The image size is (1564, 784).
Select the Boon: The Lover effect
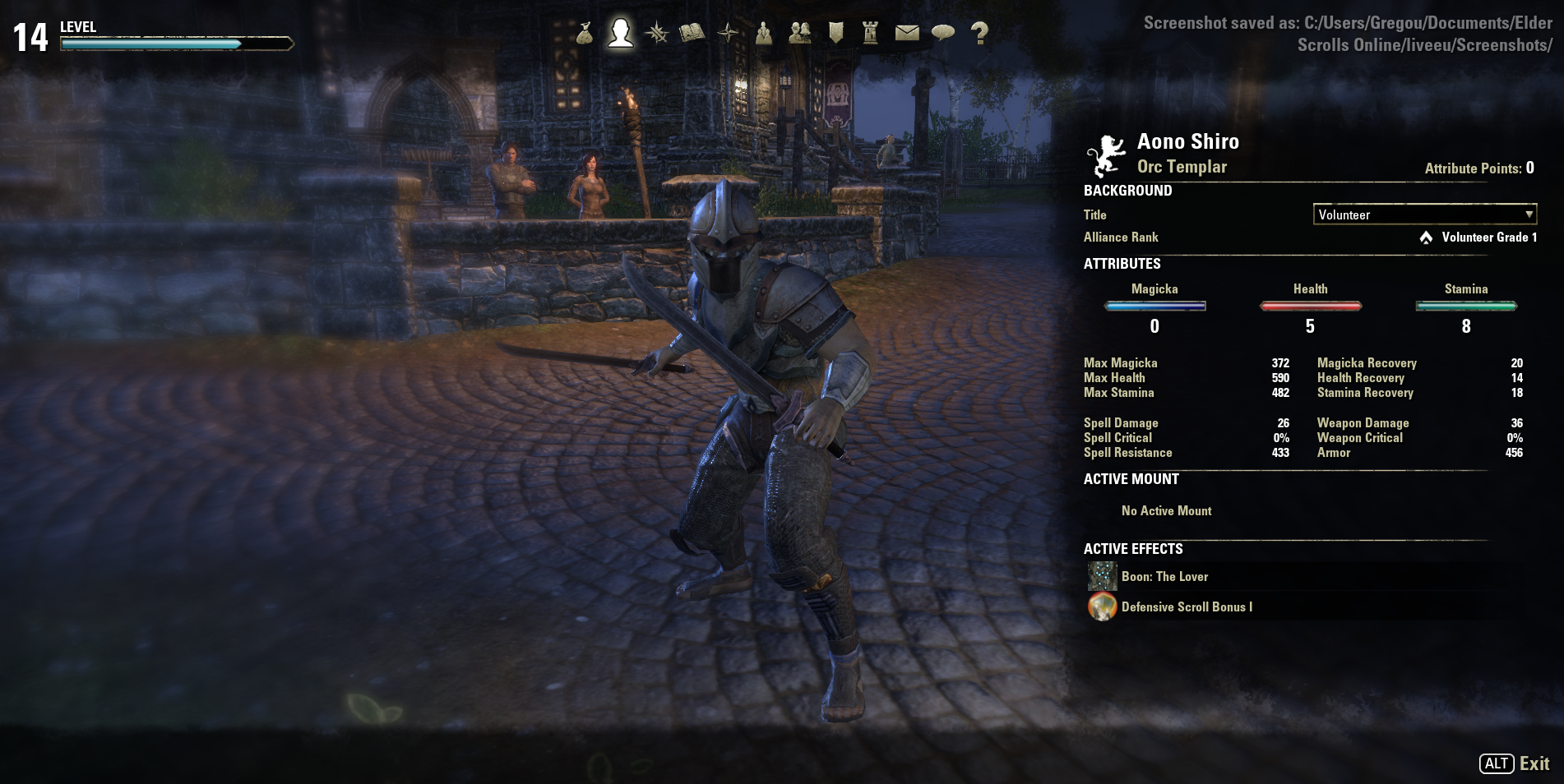(x=1164, y=577)
